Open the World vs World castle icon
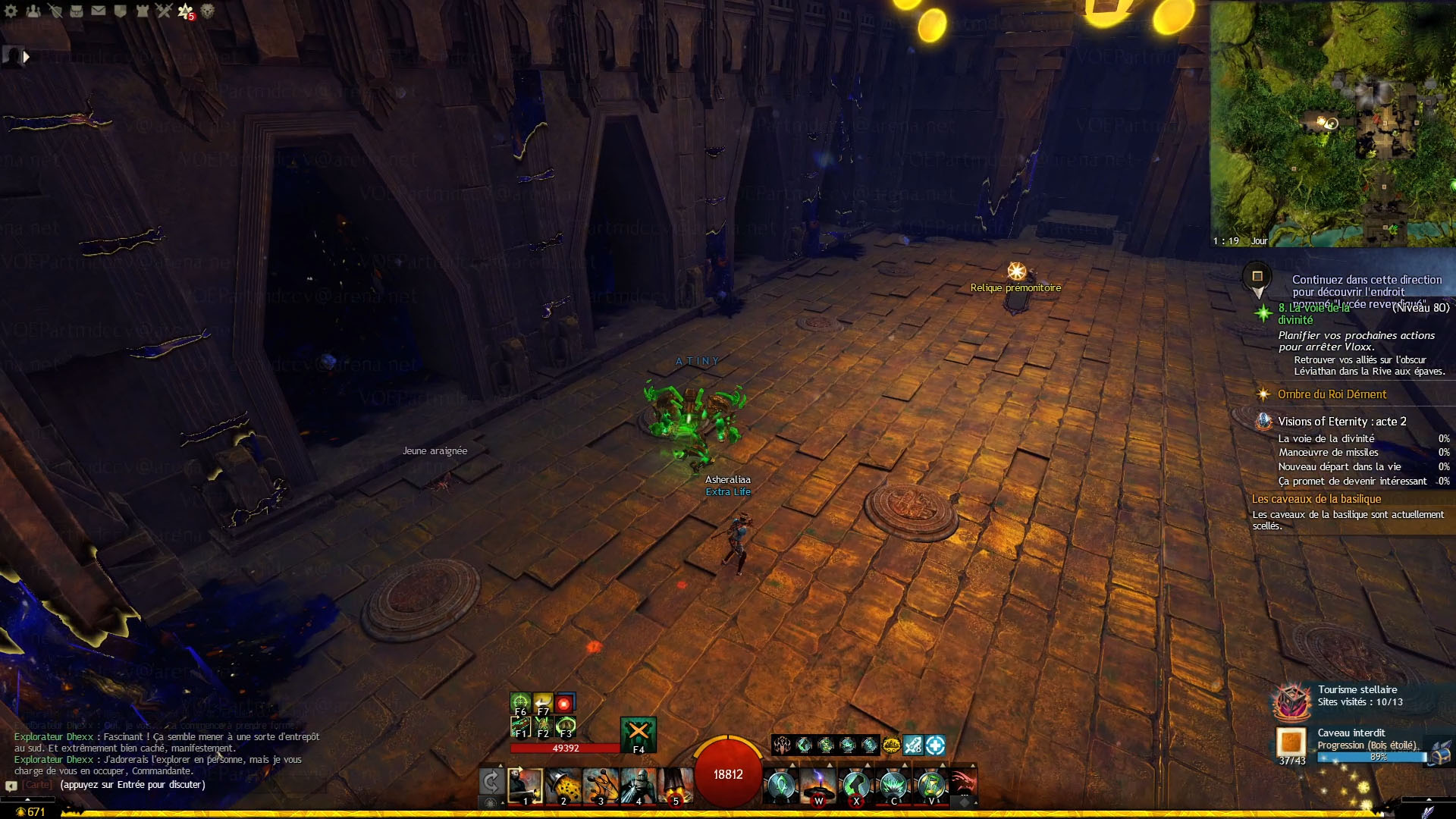The width and height of the screenshot is (1456, 819). [142, 11]
